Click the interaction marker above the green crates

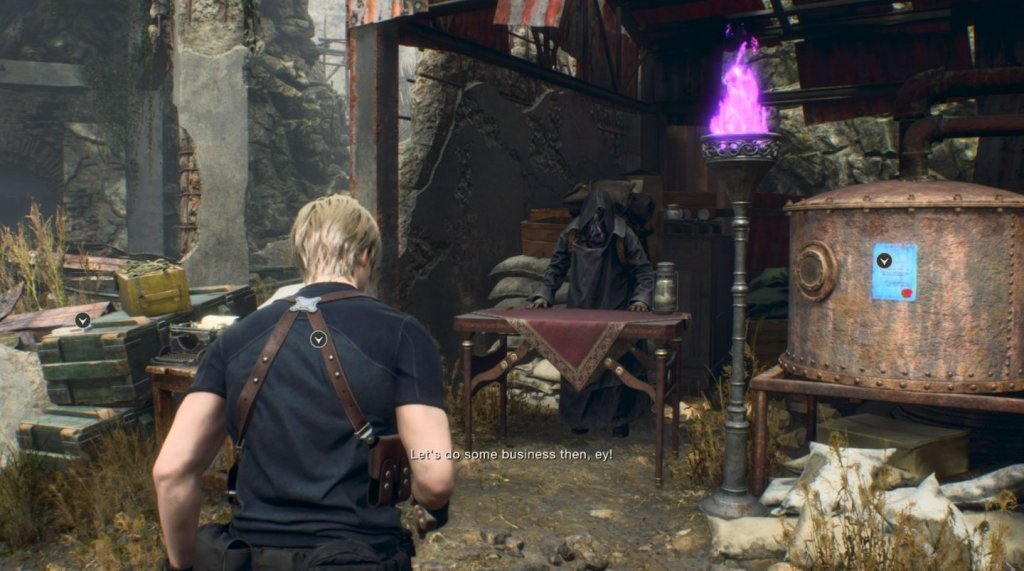(83, 320)
